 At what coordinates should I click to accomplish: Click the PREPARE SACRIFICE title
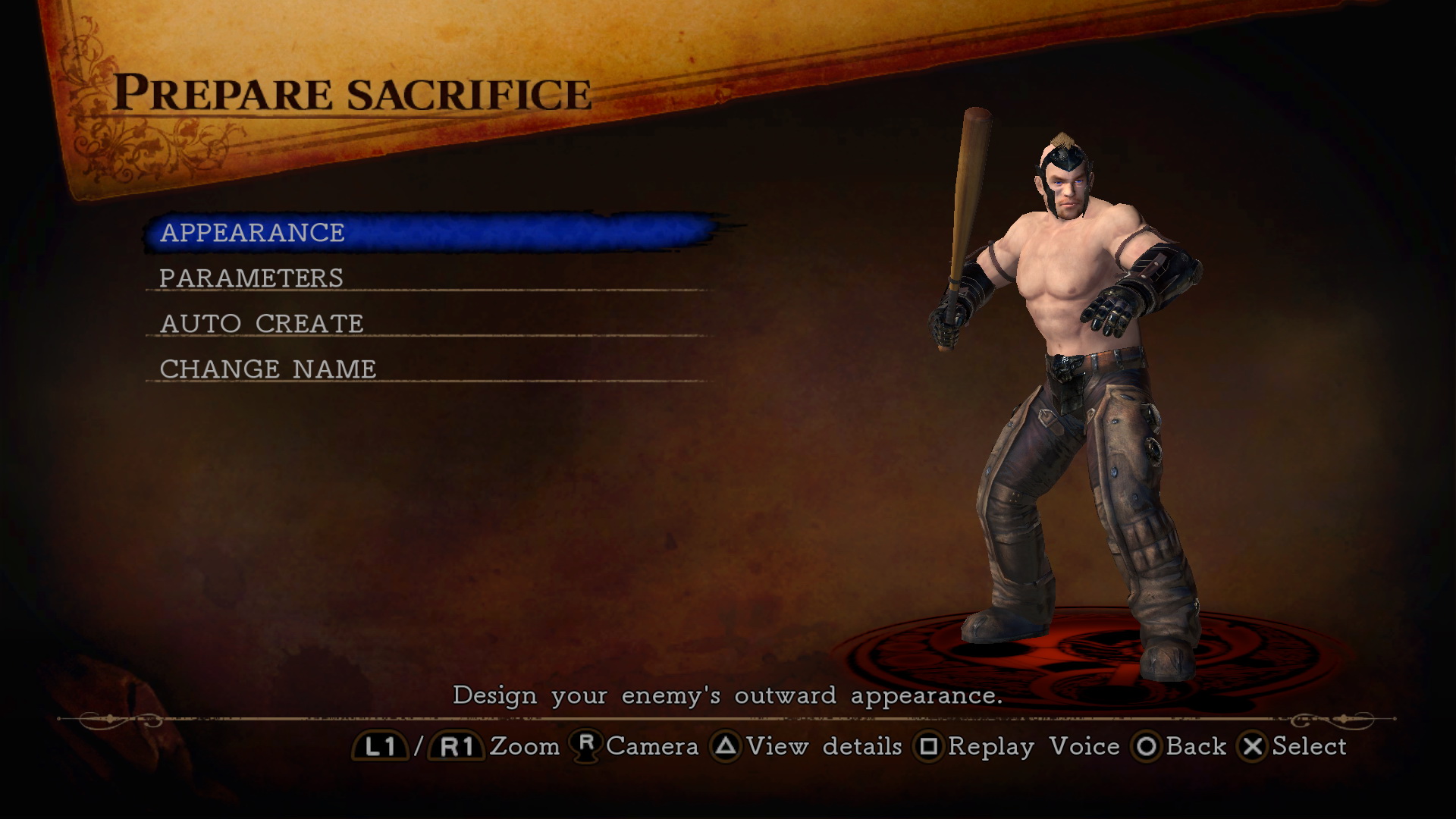pos(355,93)
